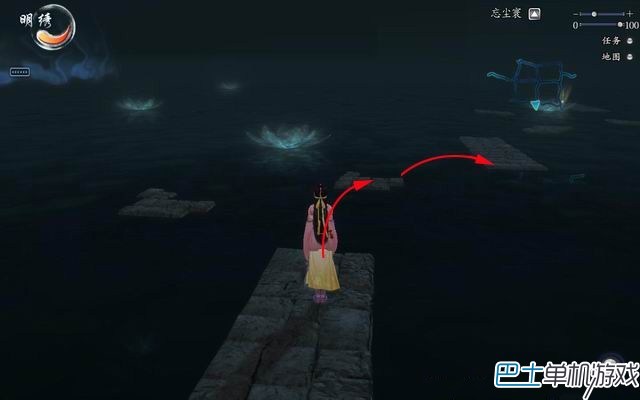640x400 pixels.
Task: Toggle the 地图 map display
Action: coord(629,57)
